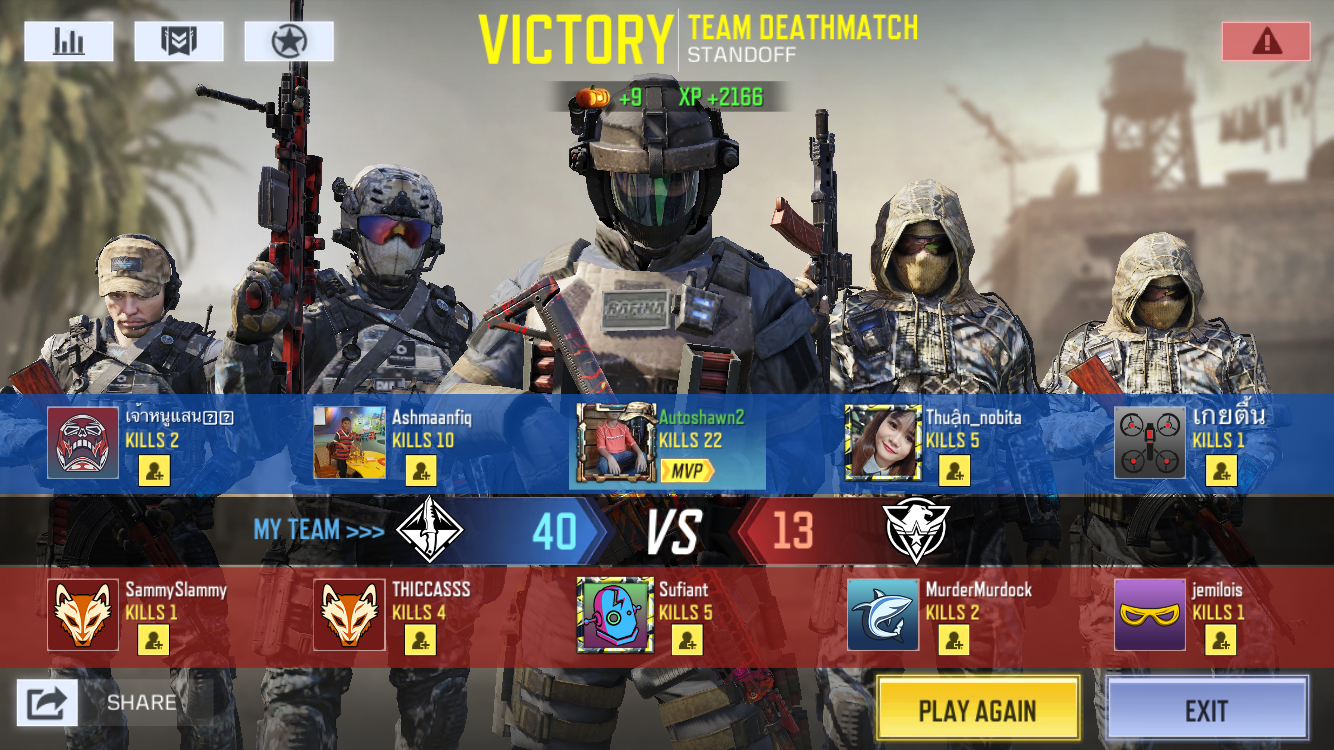Add jemilois as a friend

click(1221, 640)
